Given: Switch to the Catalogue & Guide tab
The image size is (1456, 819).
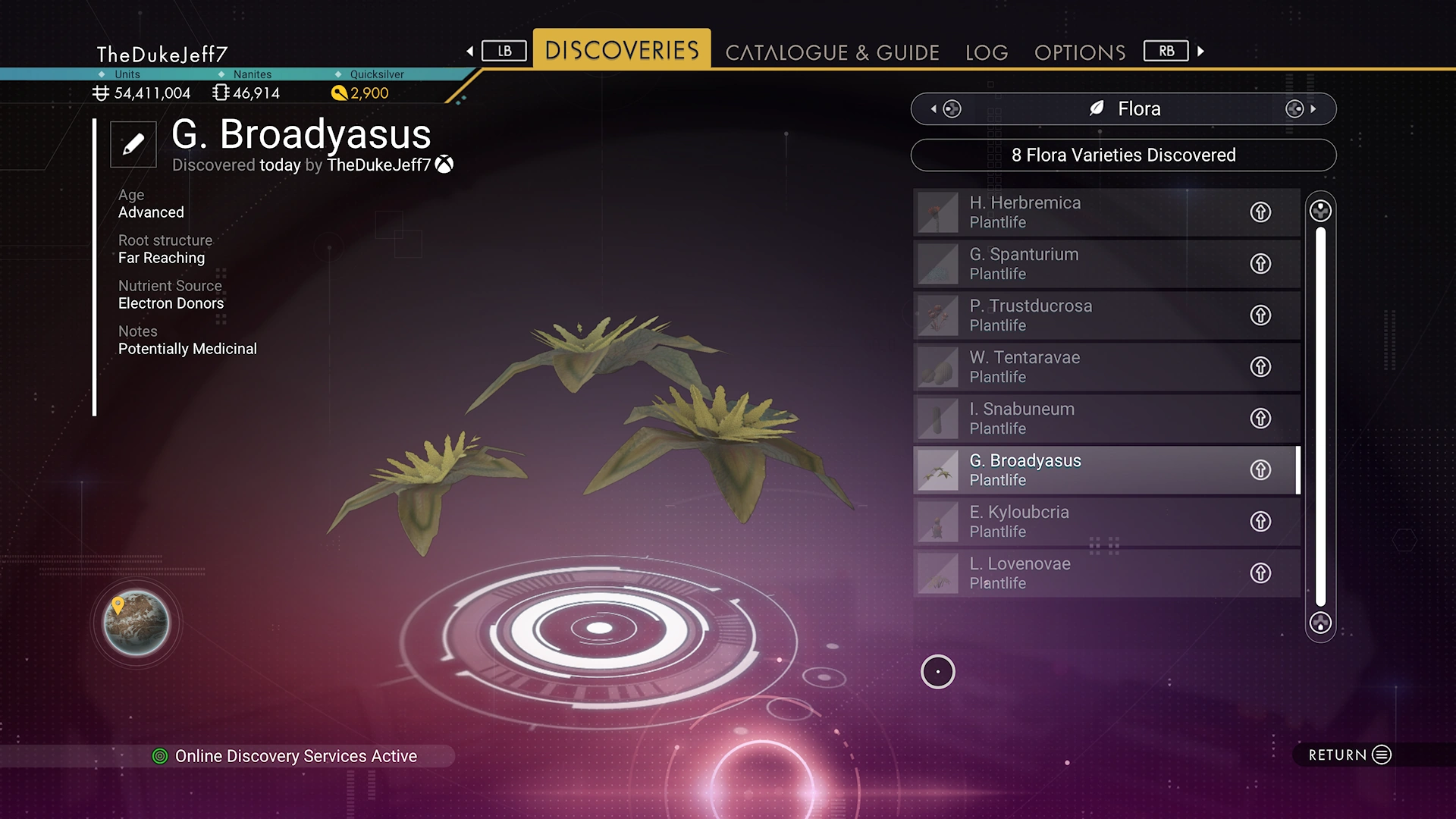Looking at the screenshot, I should pyautogui.click(x=832, y=52).
